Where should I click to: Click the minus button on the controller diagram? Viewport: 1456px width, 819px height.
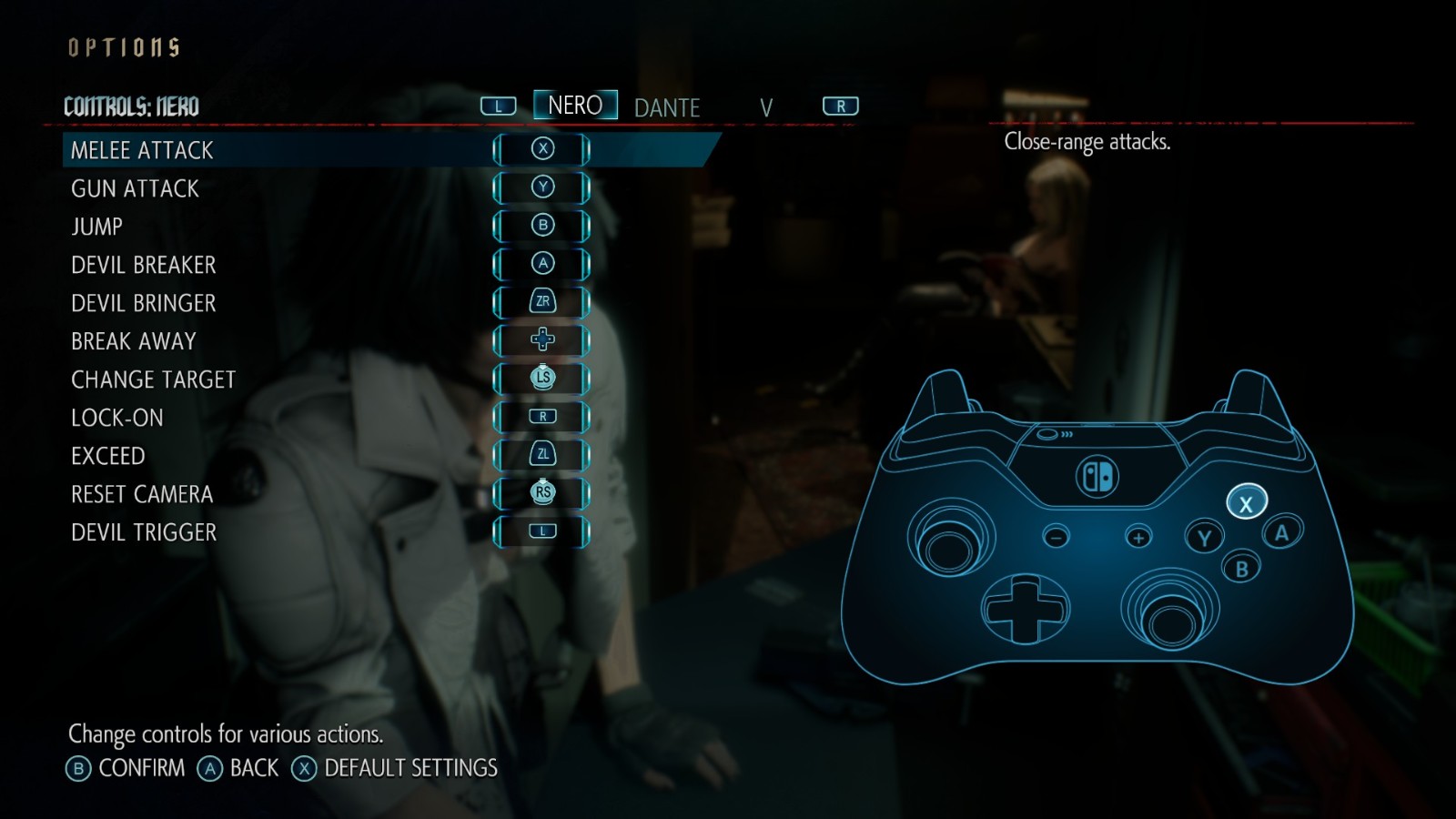point(1053,536)
